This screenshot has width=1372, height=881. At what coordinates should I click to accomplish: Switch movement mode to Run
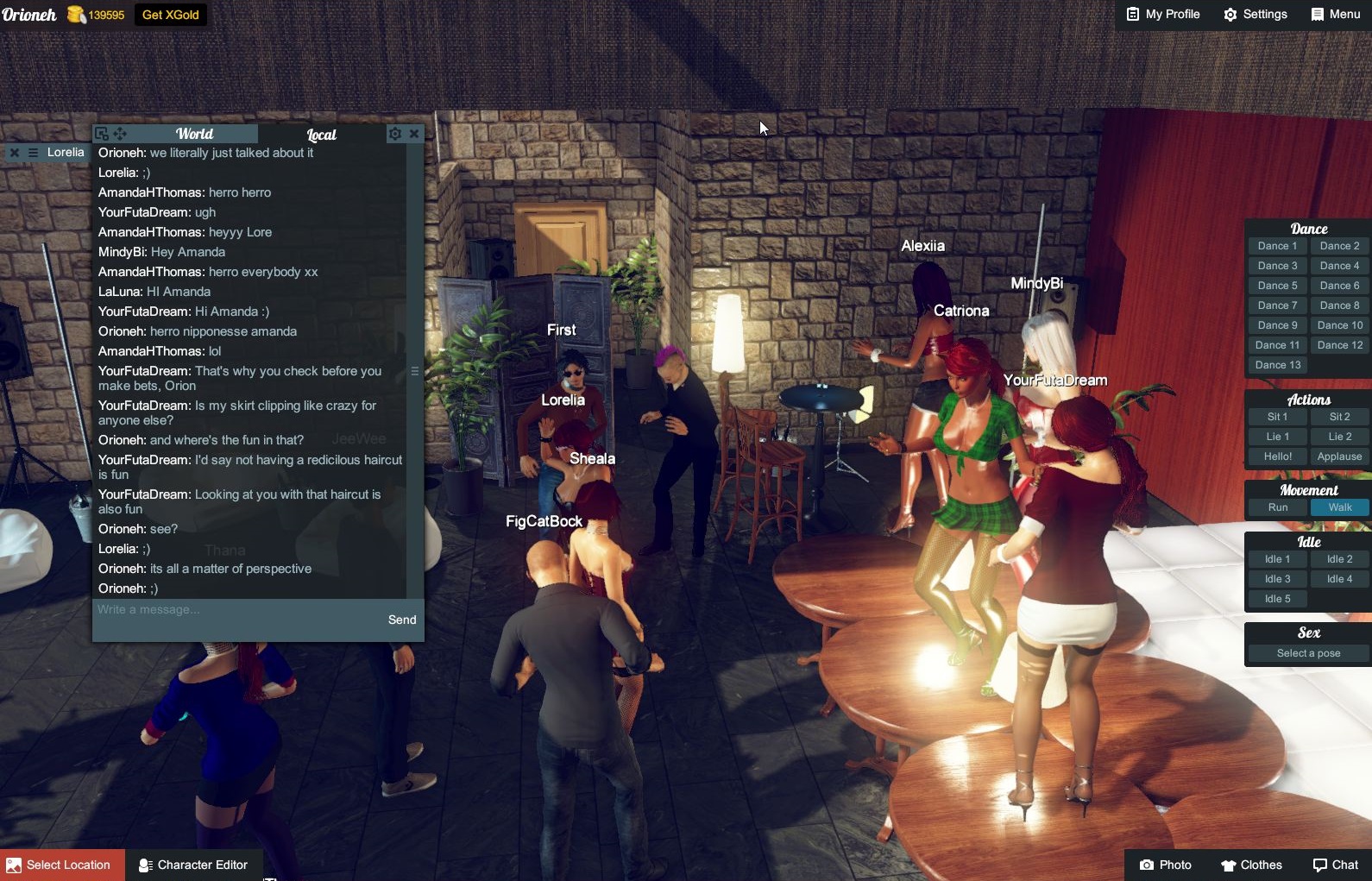1277,507
